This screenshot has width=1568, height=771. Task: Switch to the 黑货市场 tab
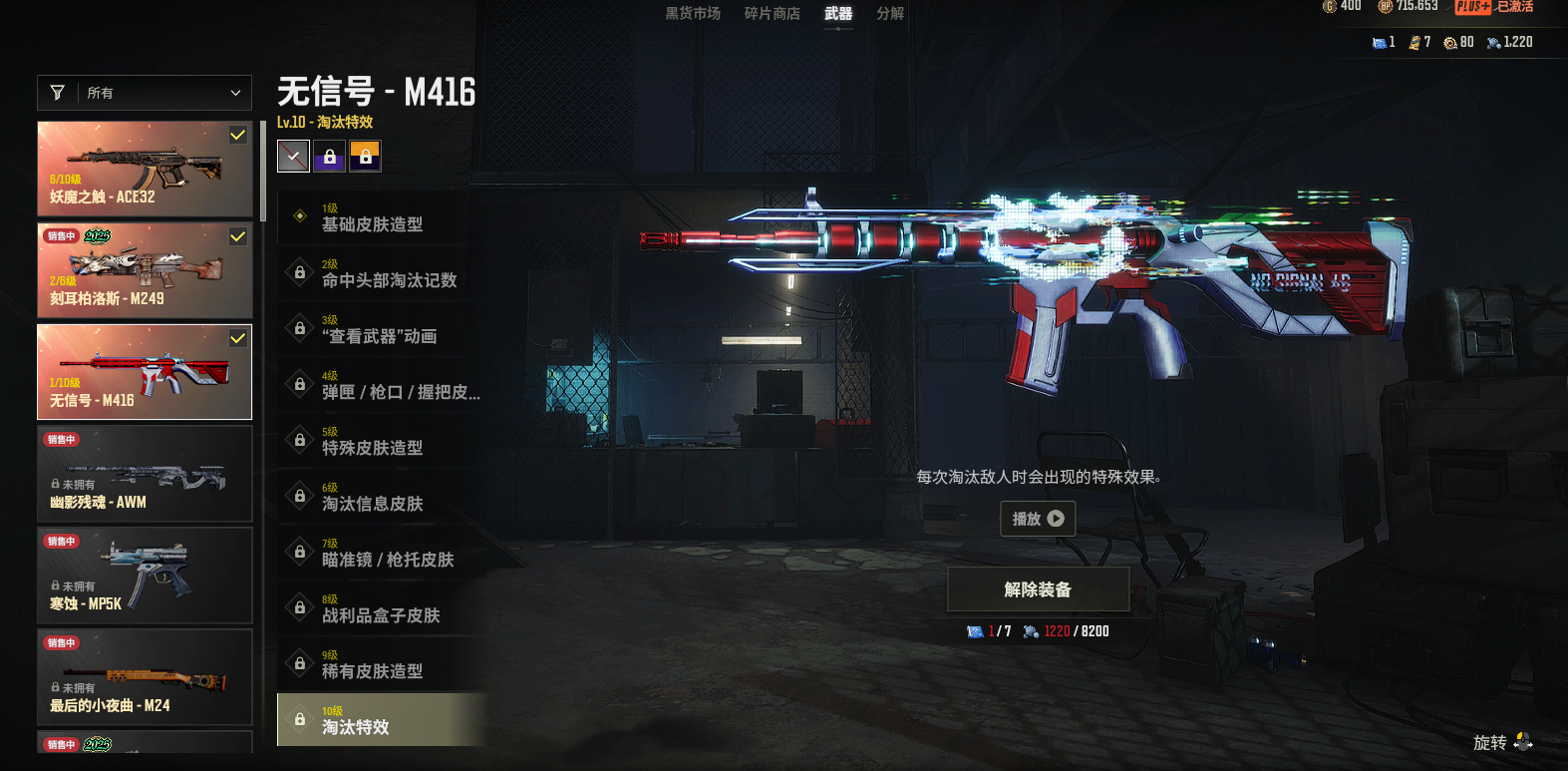pos(693,14)
